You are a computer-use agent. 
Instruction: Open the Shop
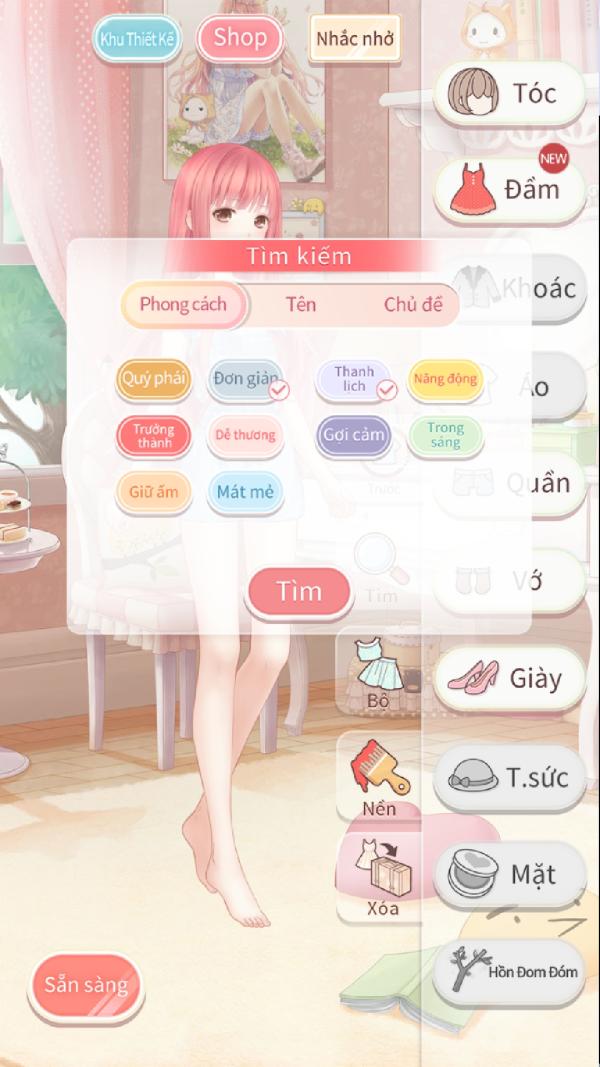[x=240, y=39]
